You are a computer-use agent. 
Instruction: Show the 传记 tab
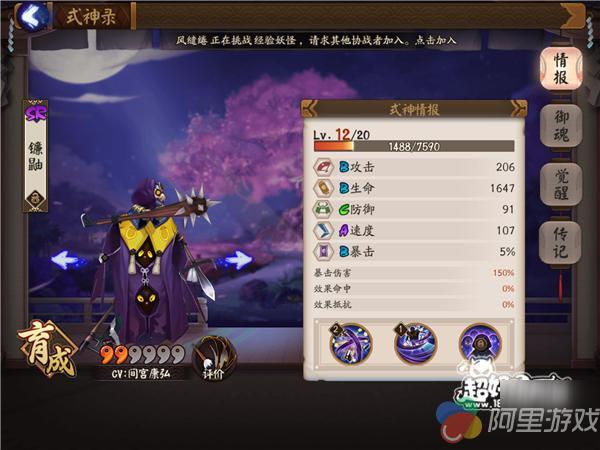point(561,244)
